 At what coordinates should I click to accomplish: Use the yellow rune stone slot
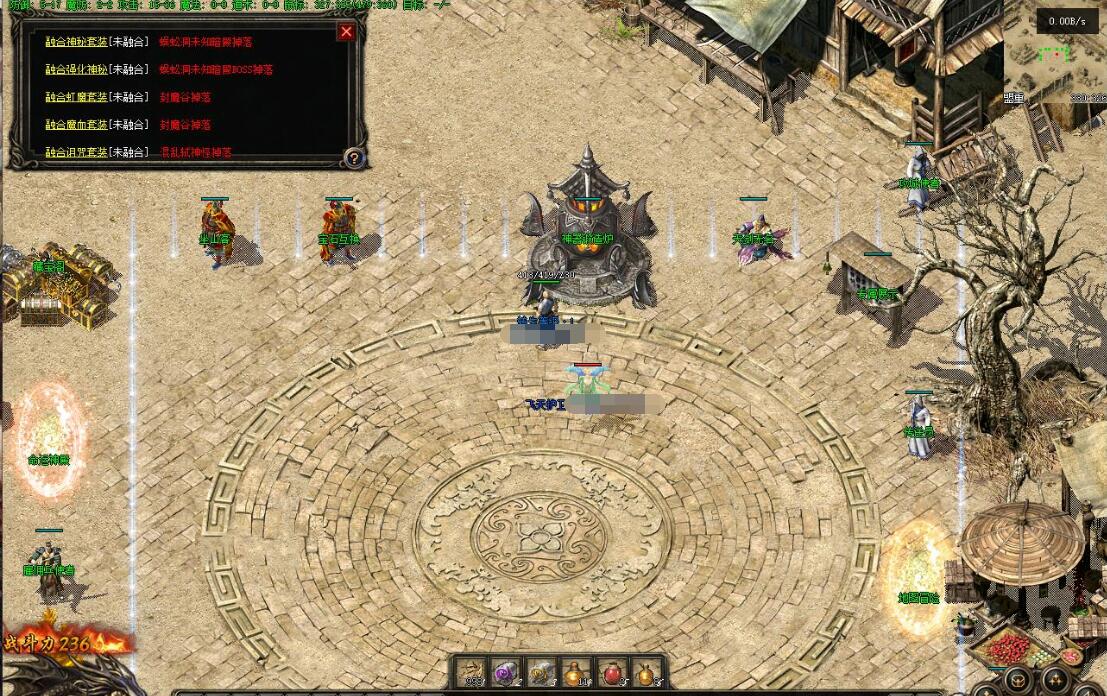(x=541, y=673)
